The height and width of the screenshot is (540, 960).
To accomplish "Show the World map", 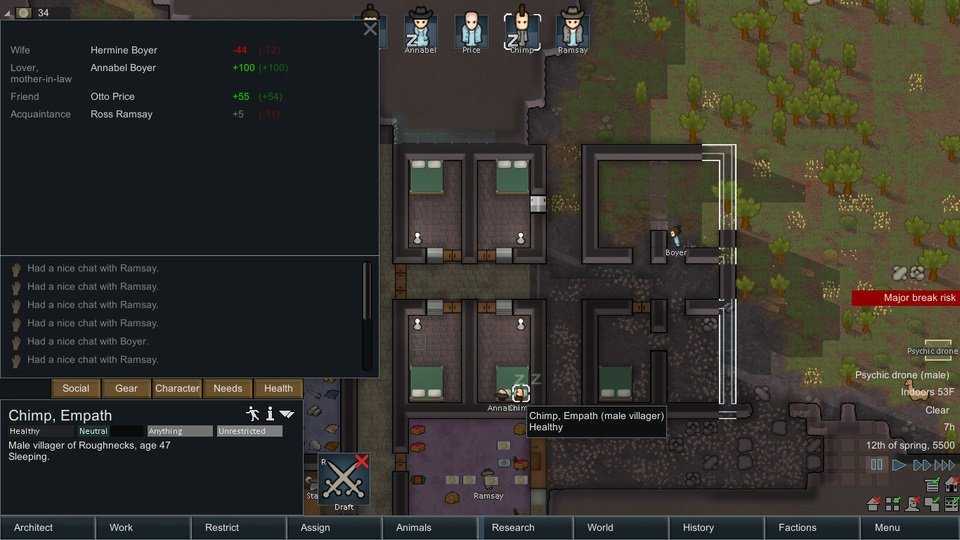I will click(x=600, y=527).
